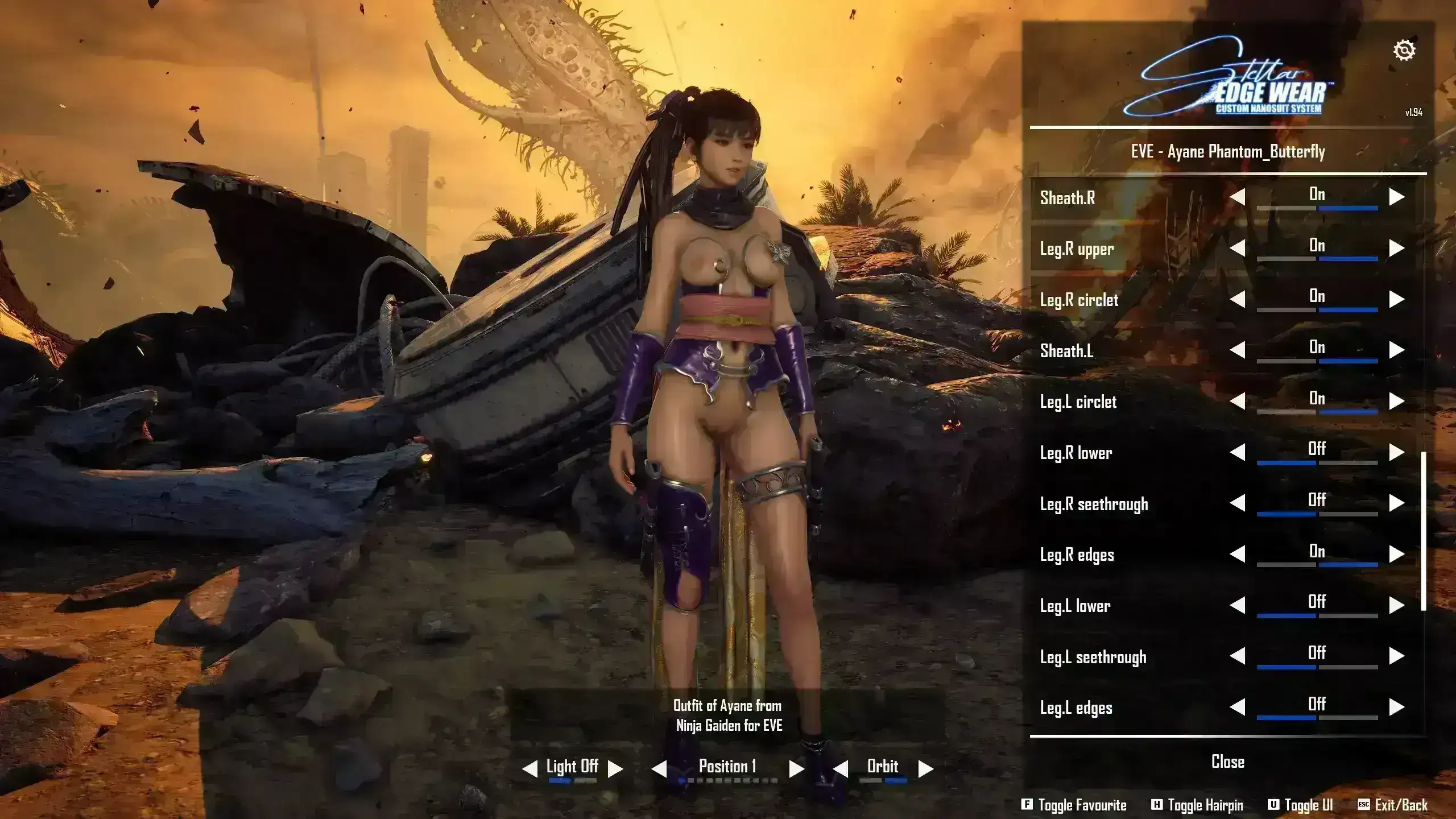Click right arrow for Leg.R seethrough
The image size is (1456, 819).
1396,503
